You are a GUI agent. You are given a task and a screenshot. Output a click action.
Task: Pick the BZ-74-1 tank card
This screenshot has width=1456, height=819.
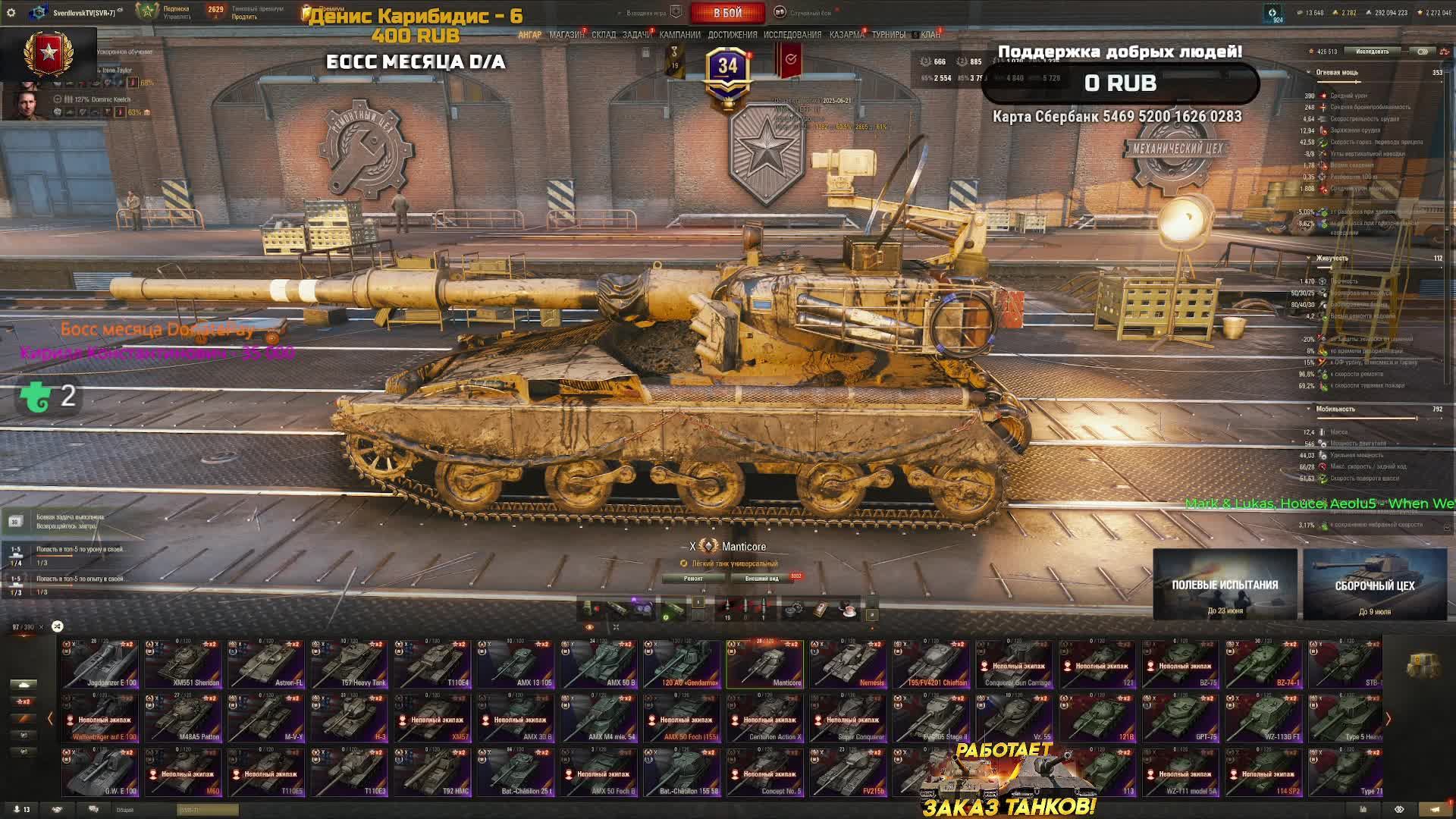[1264, 664]
